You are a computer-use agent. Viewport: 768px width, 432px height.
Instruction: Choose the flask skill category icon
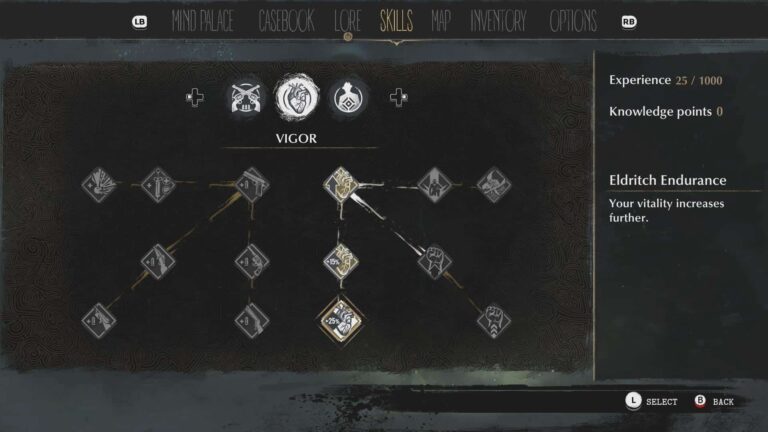(348, 96)
